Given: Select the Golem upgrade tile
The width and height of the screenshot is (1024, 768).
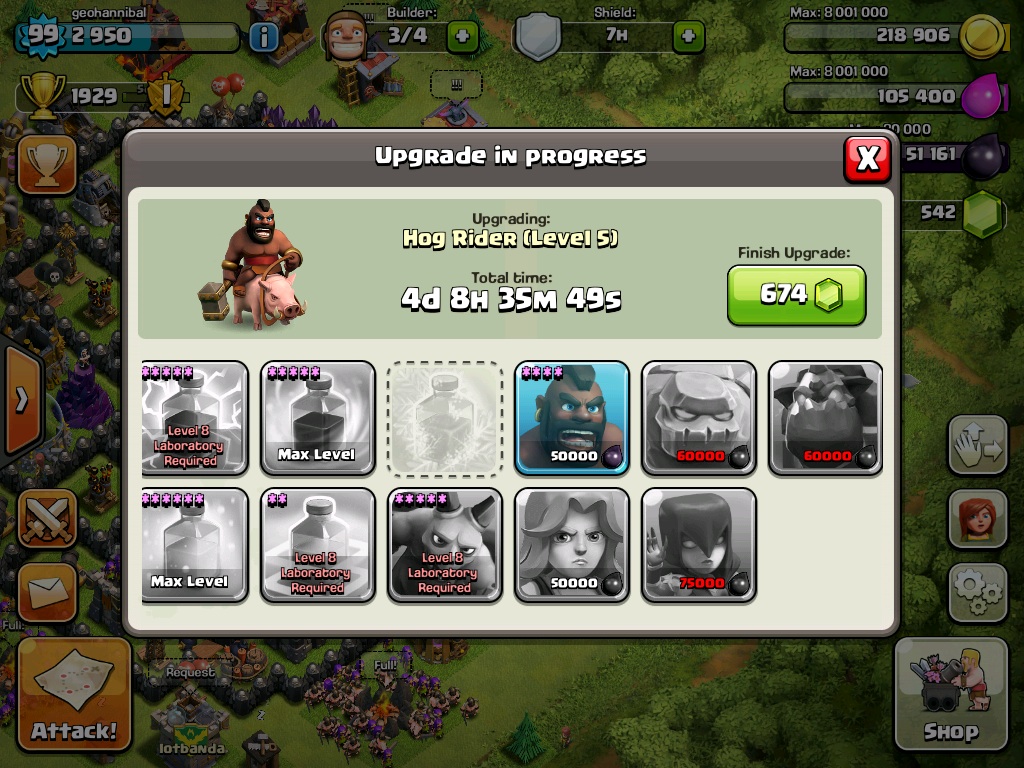Looking at the screenshot, I should [x=699, y=418].
